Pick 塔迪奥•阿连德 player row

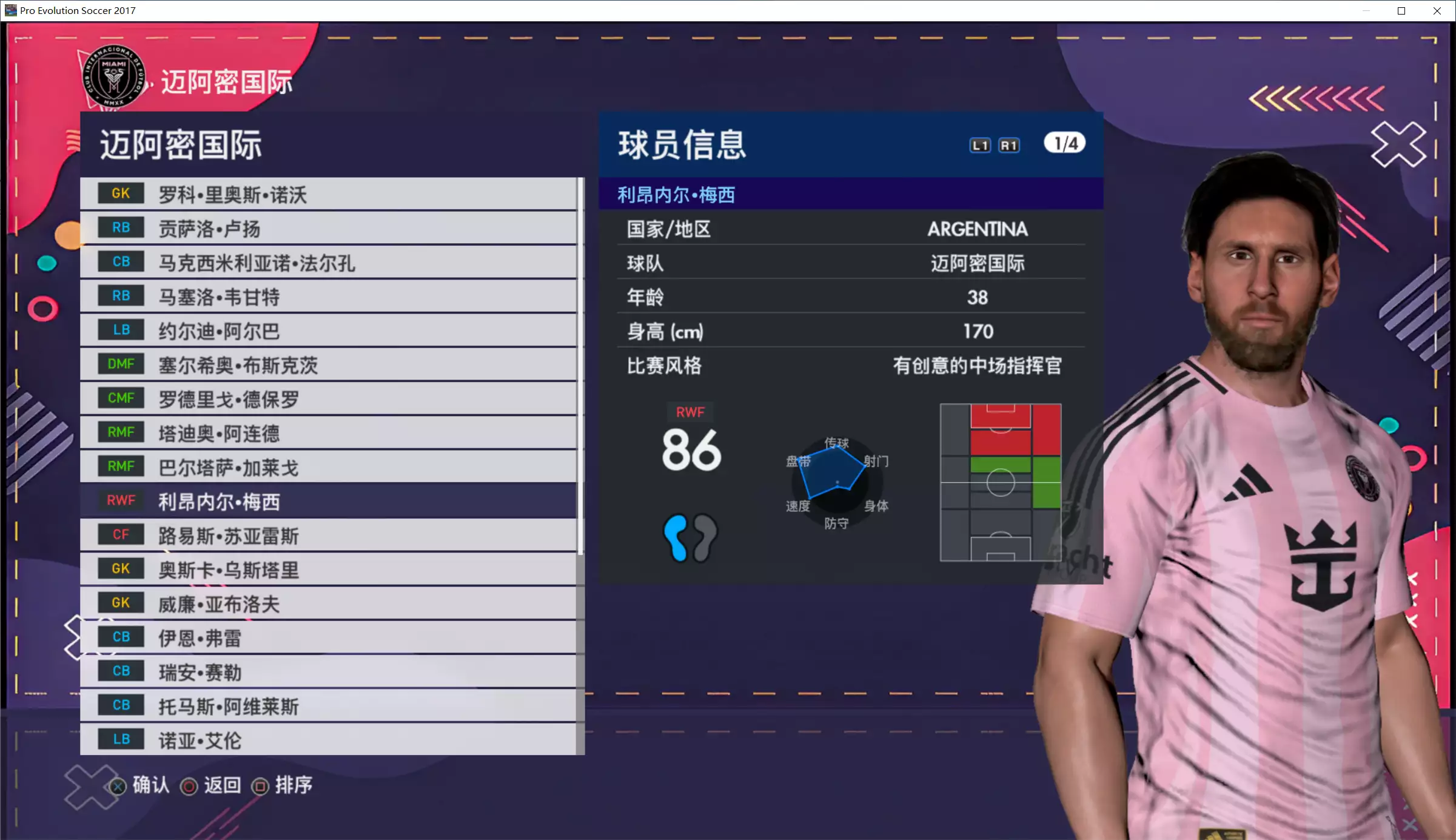coord(327,433)
